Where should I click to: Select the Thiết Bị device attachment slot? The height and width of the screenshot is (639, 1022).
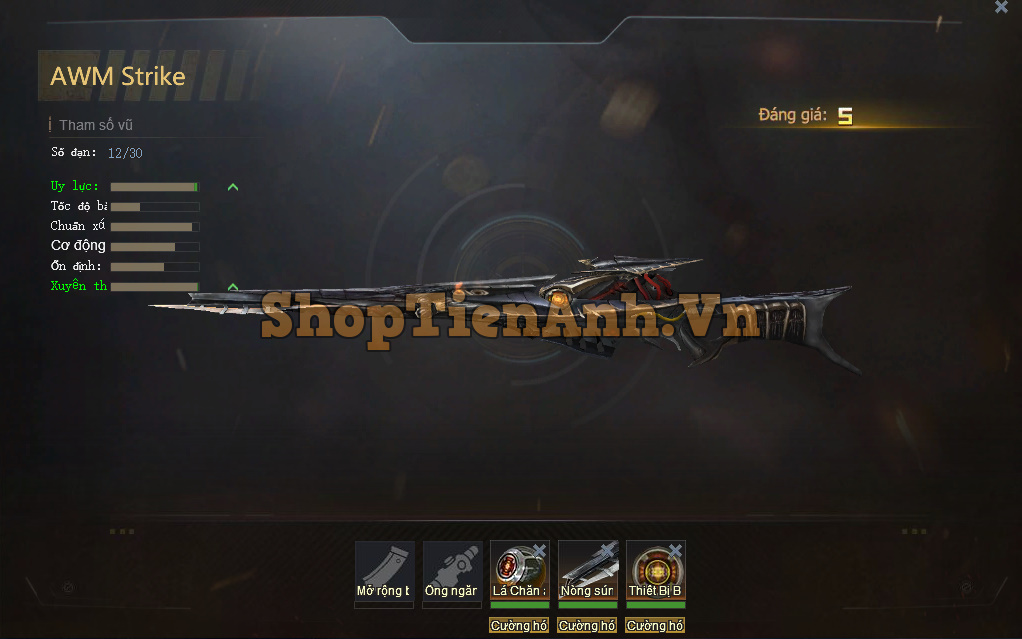[654, 569]
